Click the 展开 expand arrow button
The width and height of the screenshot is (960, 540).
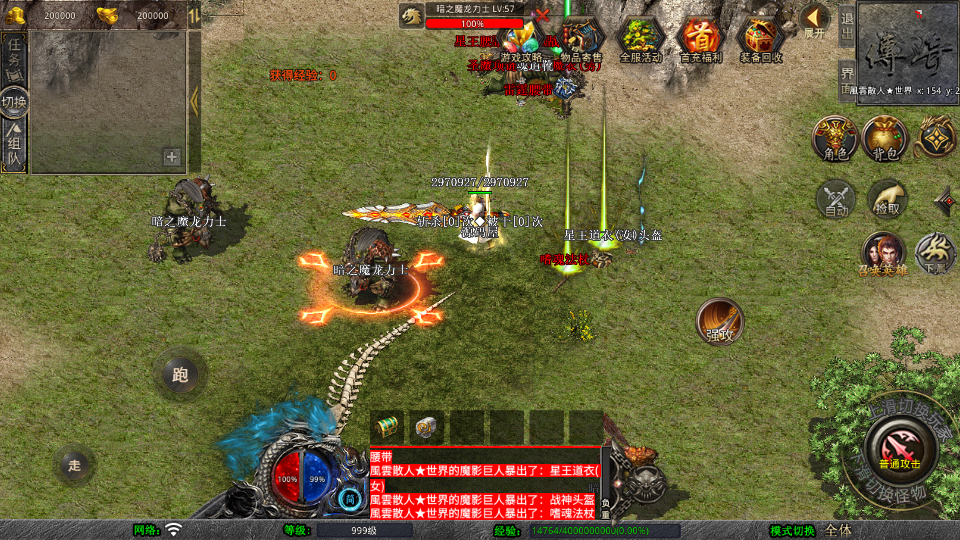[x=814, y=21]
